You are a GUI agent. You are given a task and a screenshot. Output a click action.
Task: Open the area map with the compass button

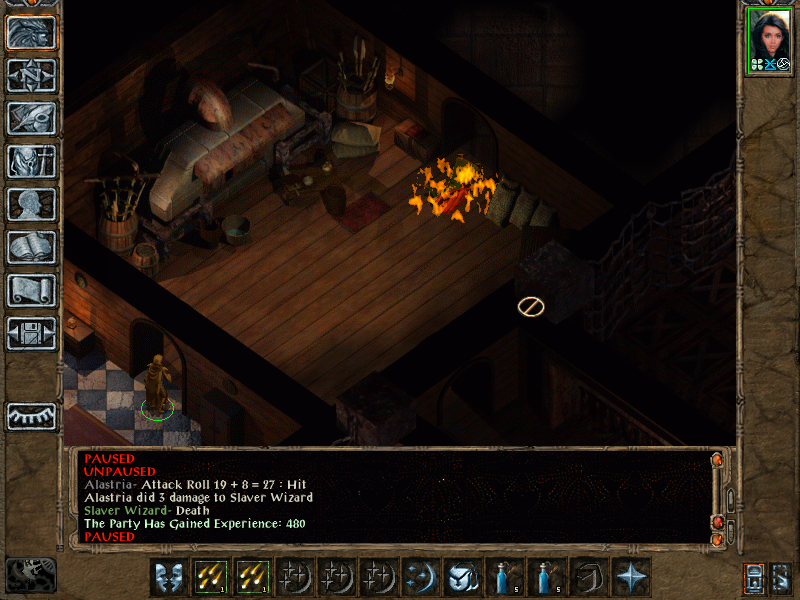[32, 75]
